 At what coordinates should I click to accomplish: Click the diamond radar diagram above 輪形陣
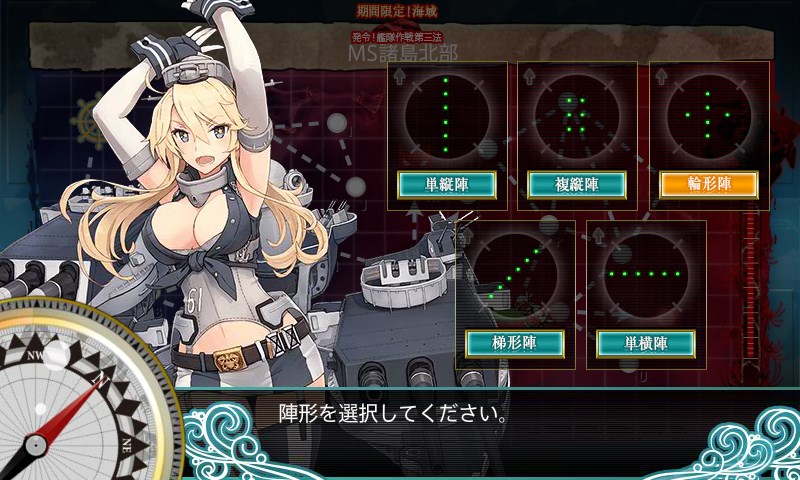(x=708, y=115)
